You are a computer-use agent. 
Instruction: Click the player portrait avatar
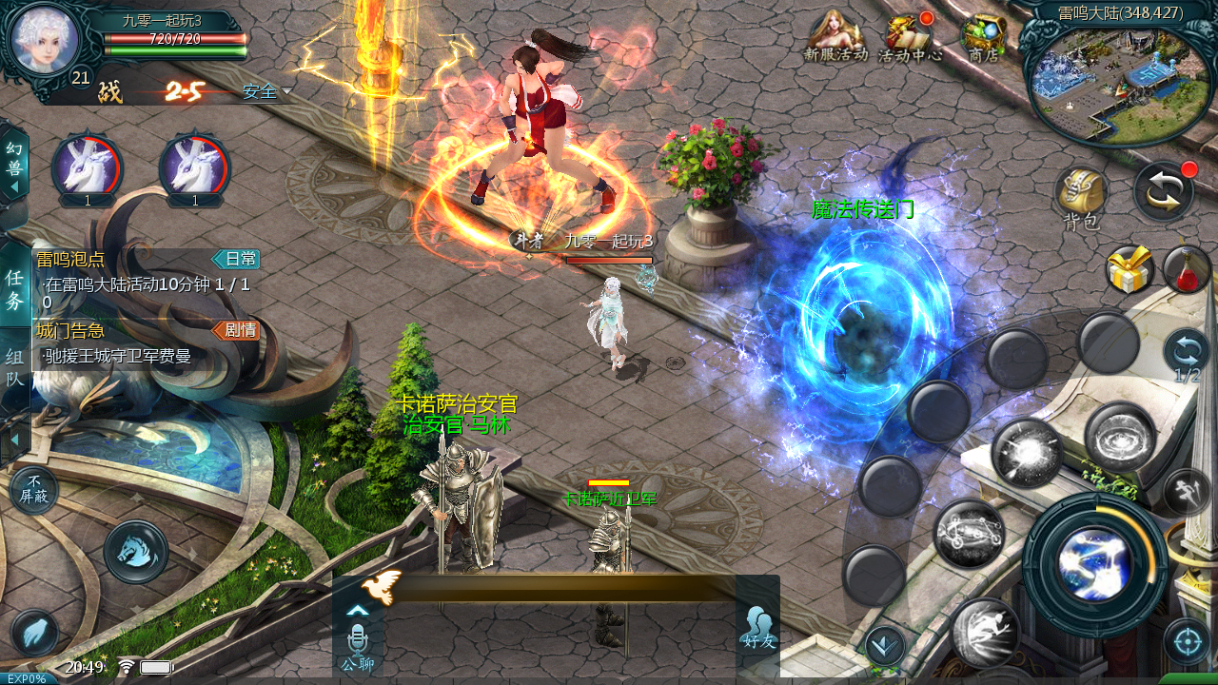pos(44,40)
